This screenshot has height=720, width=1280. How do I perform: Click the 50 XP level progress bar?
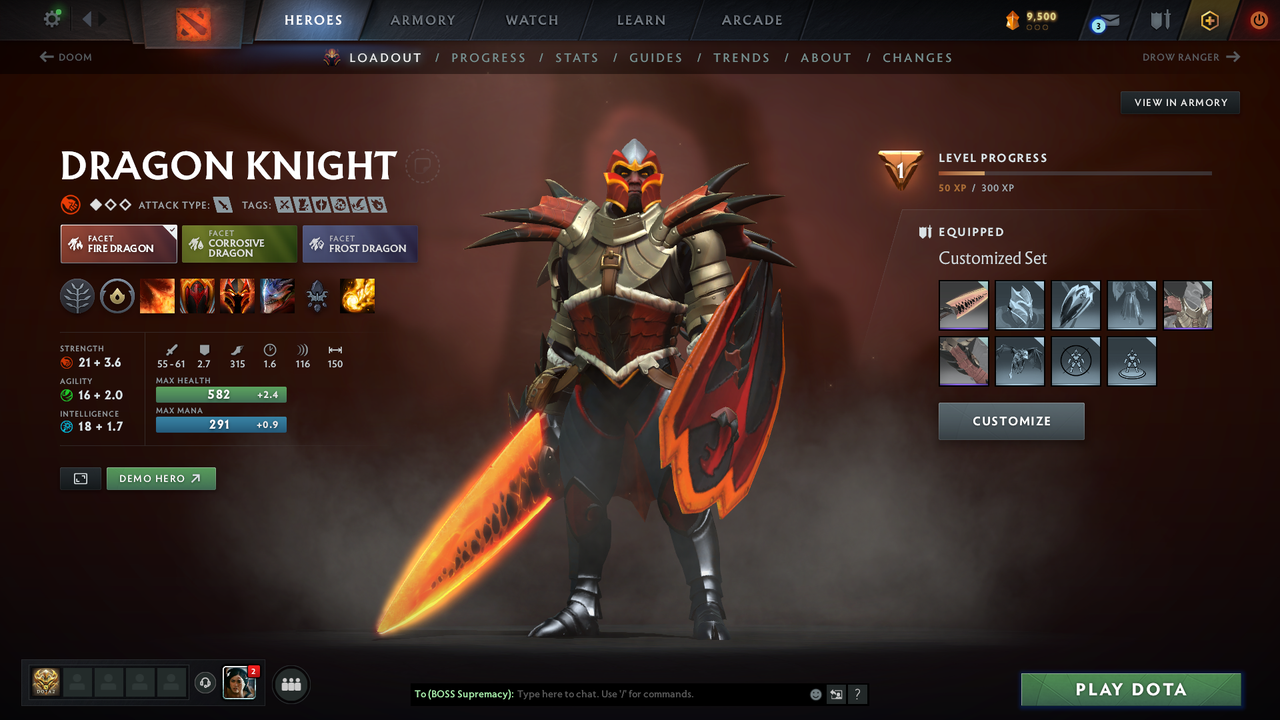(x=1075, y=172)
